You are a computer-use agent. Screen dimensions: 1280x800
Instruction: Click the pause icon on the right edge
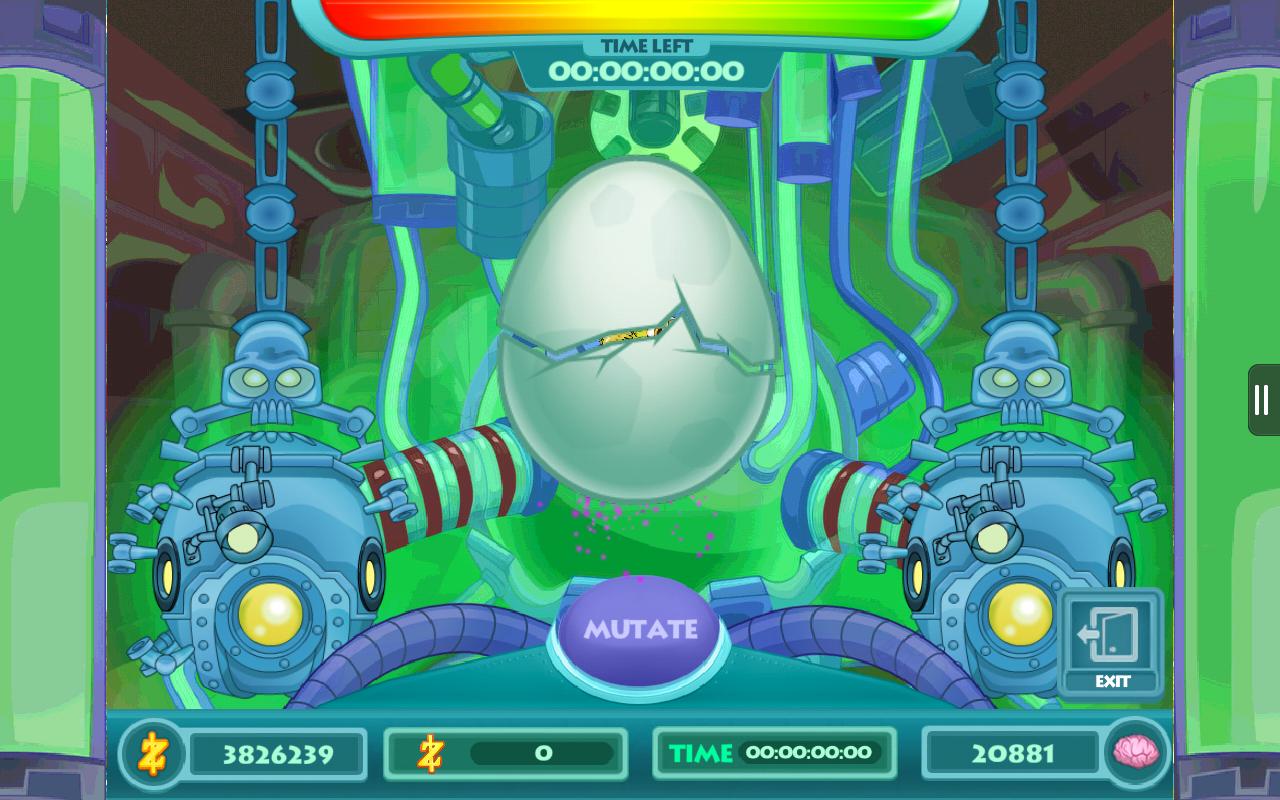pos(1261,398)
